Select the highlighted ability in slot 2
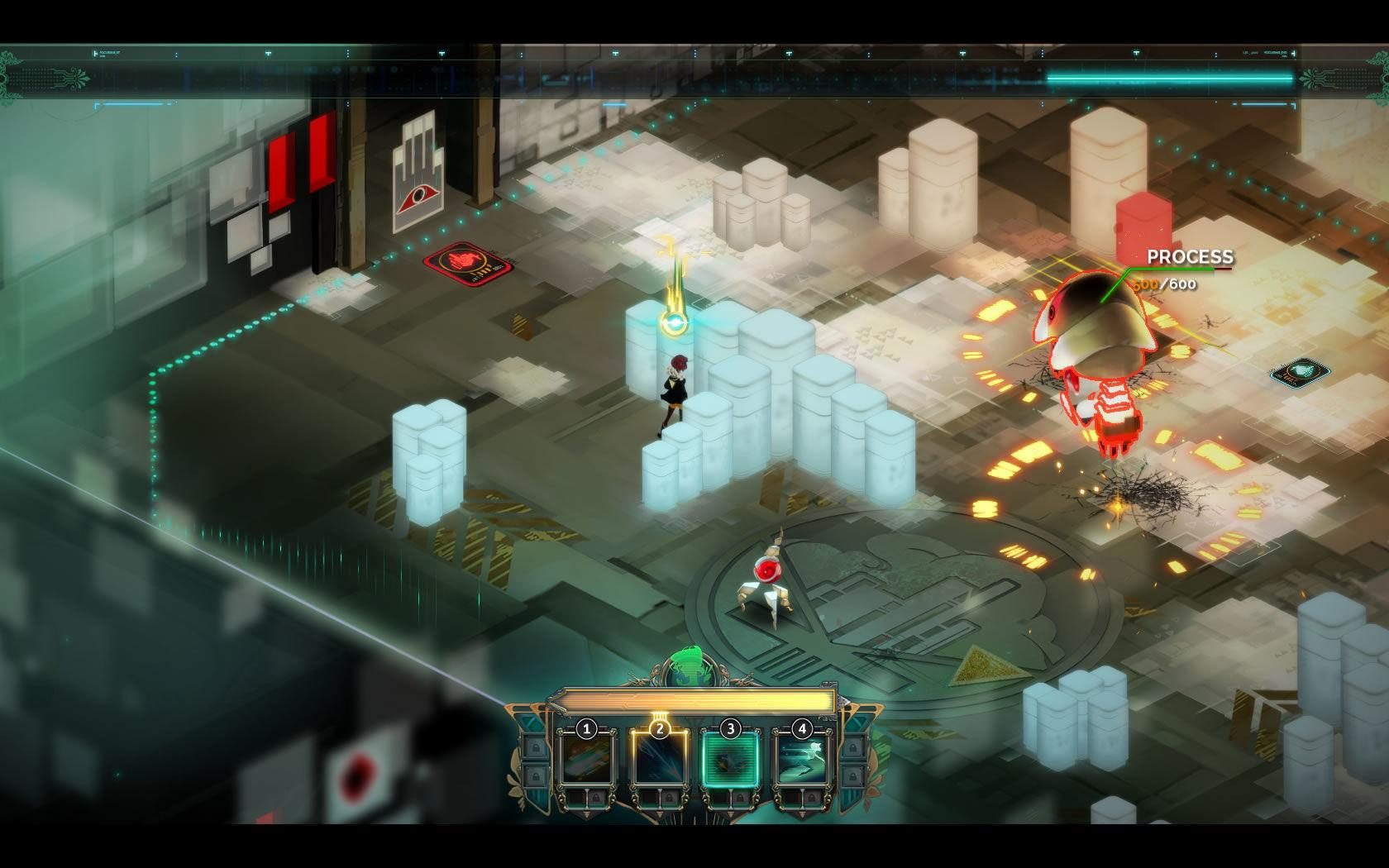 (660, 758)
